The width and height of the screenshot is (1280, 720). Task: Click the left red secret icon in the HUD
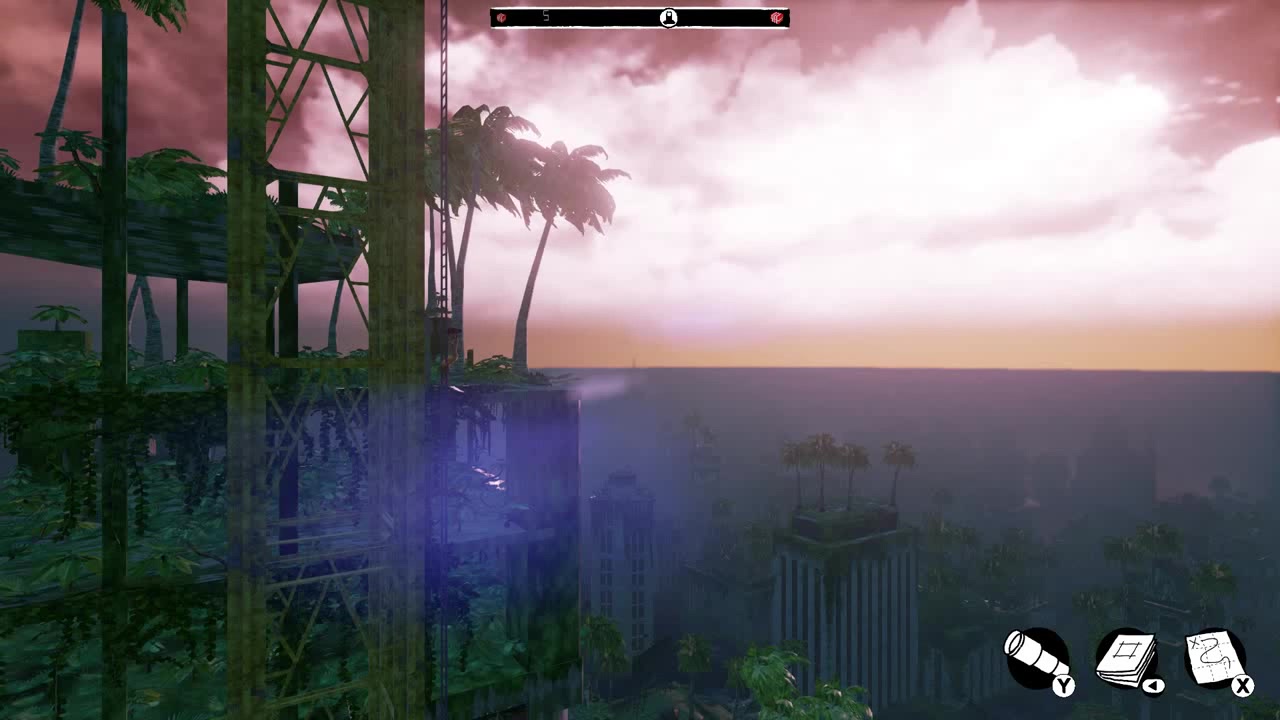point(500,16)
